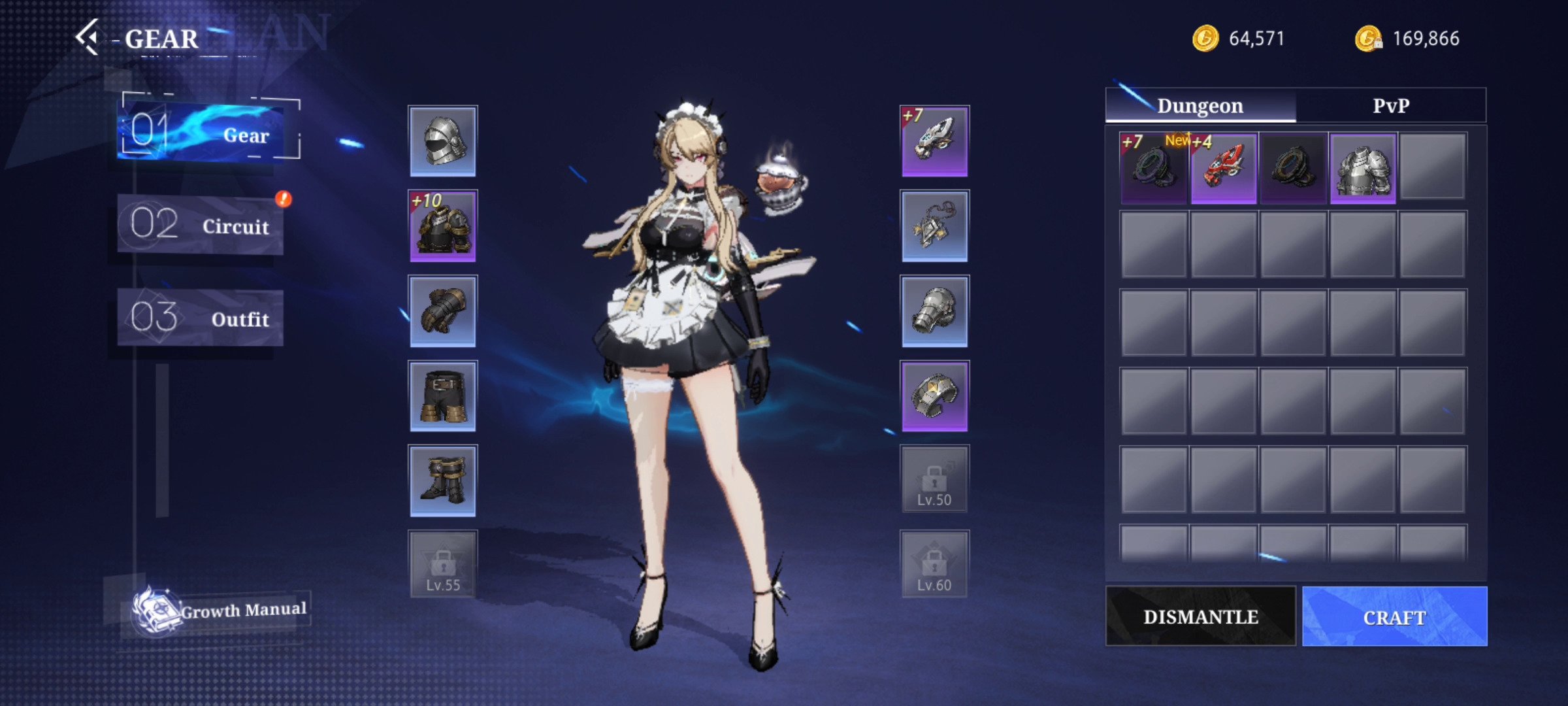This screenshot has height=706, width=1568.
Task: Switch to the PvP inventory tab
Action: point(1390,106)
